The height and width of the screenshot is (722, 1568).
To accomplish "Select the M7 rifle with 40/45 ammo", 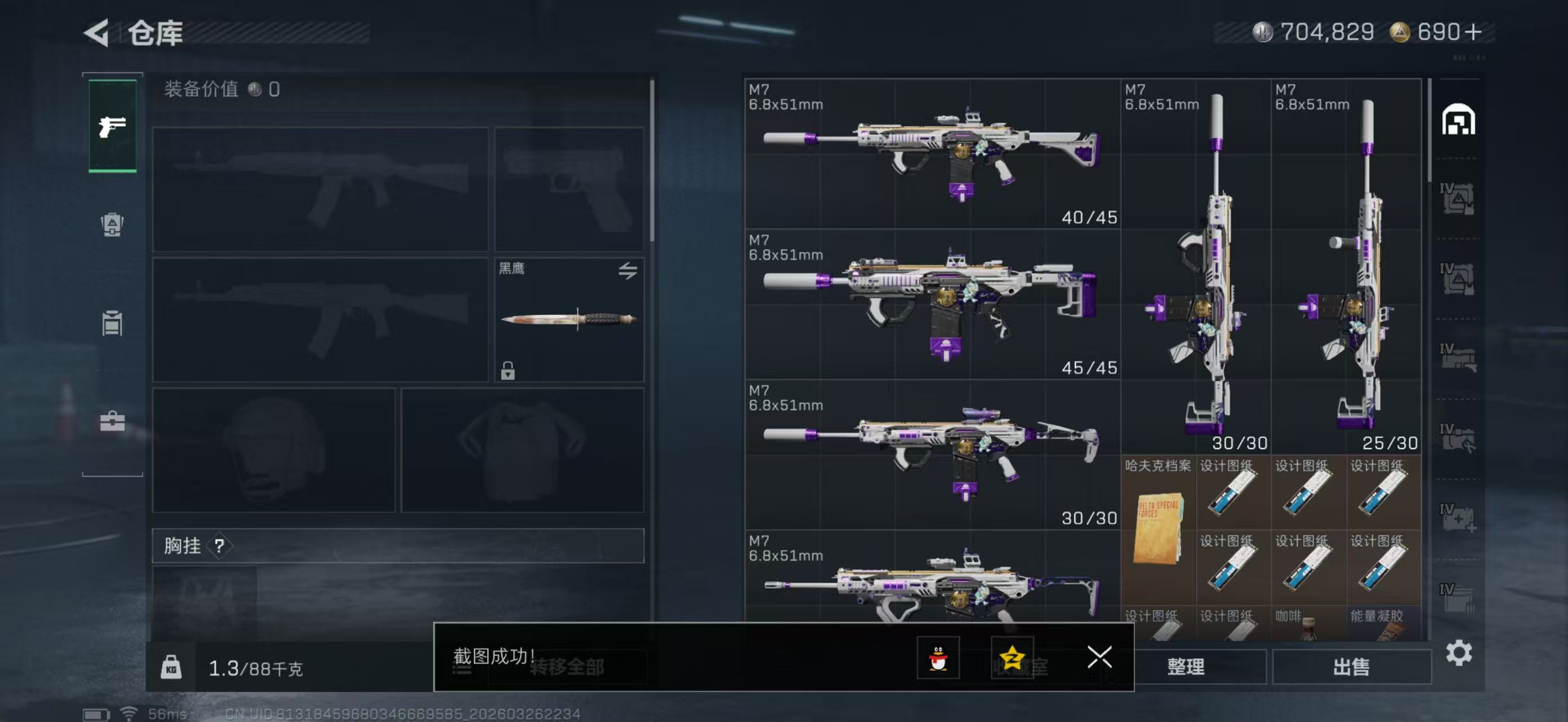I will click(932, 154).
